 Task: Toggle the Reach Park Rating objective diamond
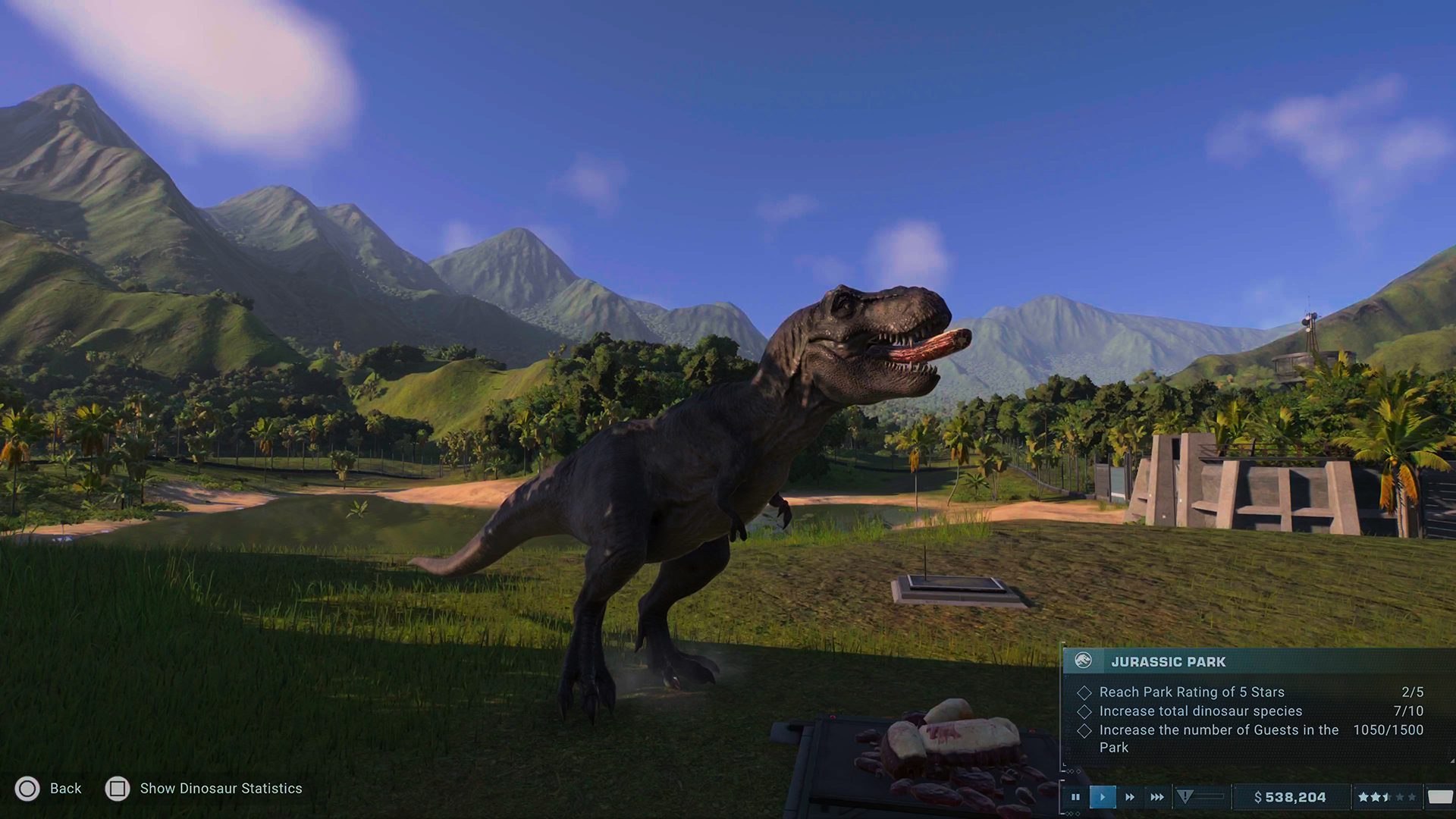(1084, 692)
